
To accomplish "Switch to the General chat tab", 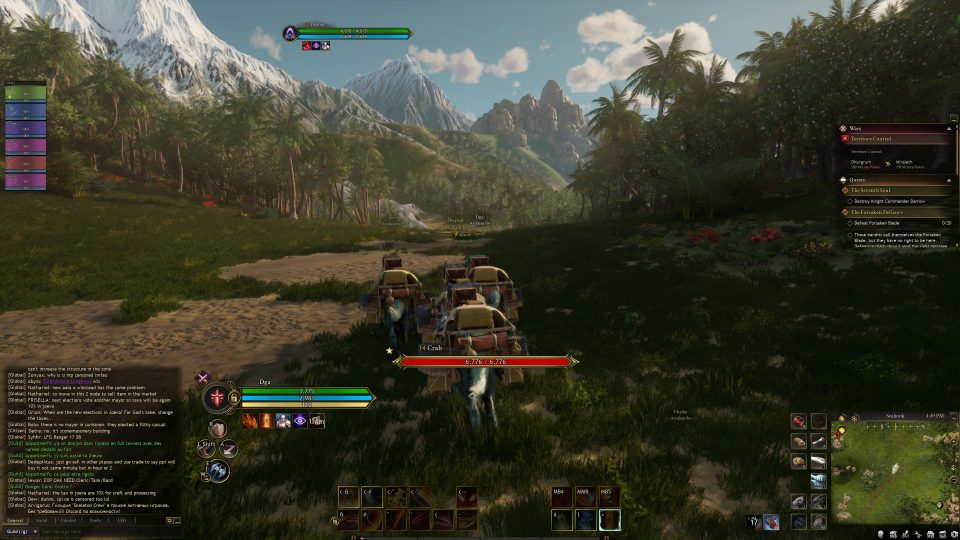I will pos(15,520).
